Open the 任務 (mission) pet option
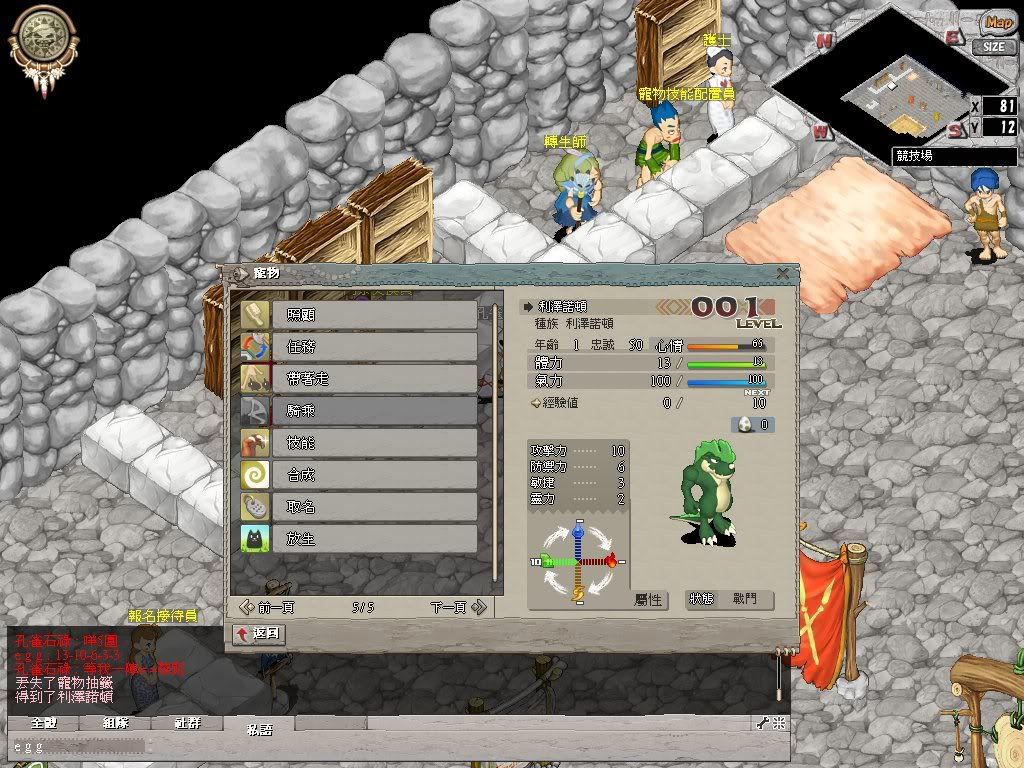The width and height of the screenshot is (1024, 768). (x=358, y=347)
